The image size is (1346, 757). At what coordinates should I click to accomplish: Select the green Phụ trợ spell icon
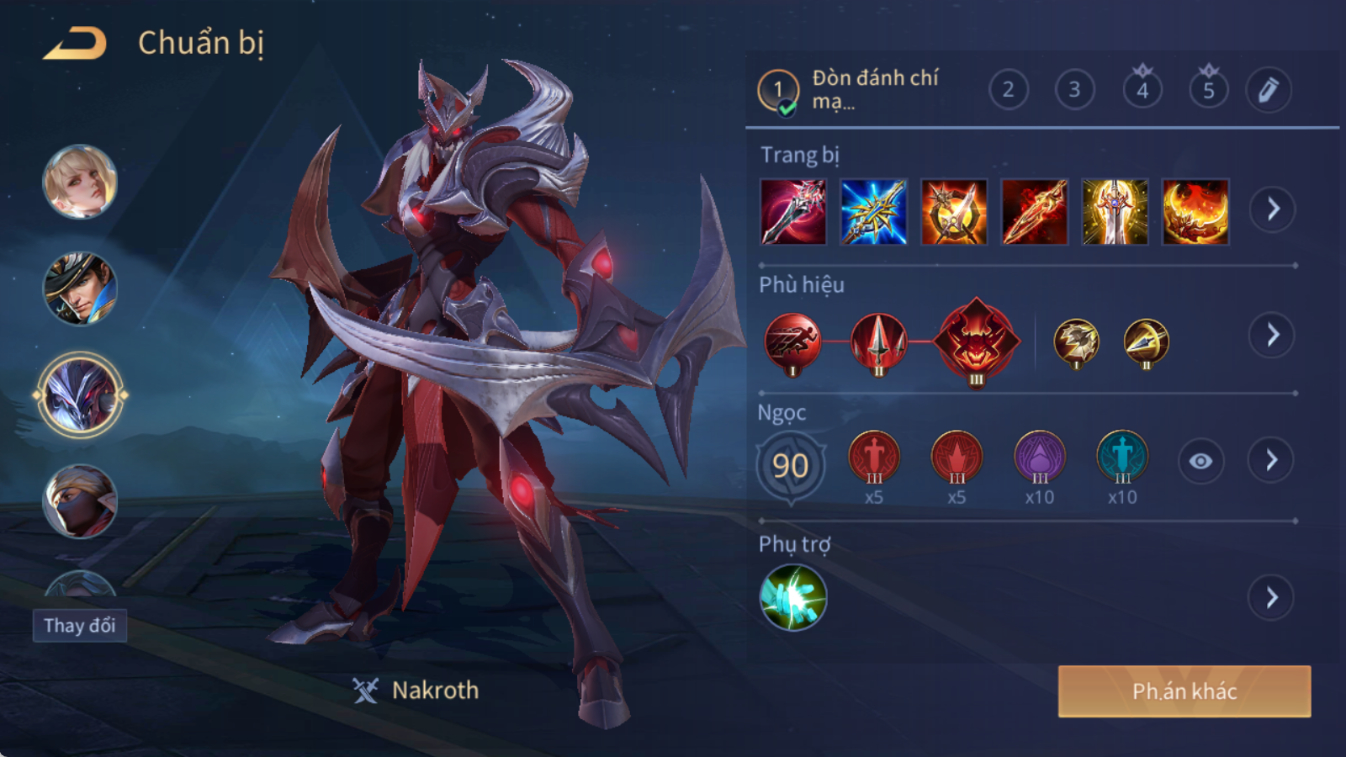[793, 598]
